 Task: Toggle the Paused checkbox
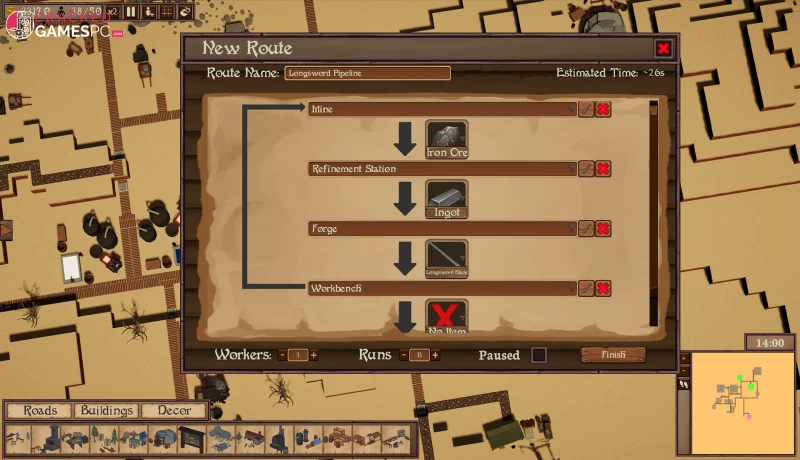539,355
